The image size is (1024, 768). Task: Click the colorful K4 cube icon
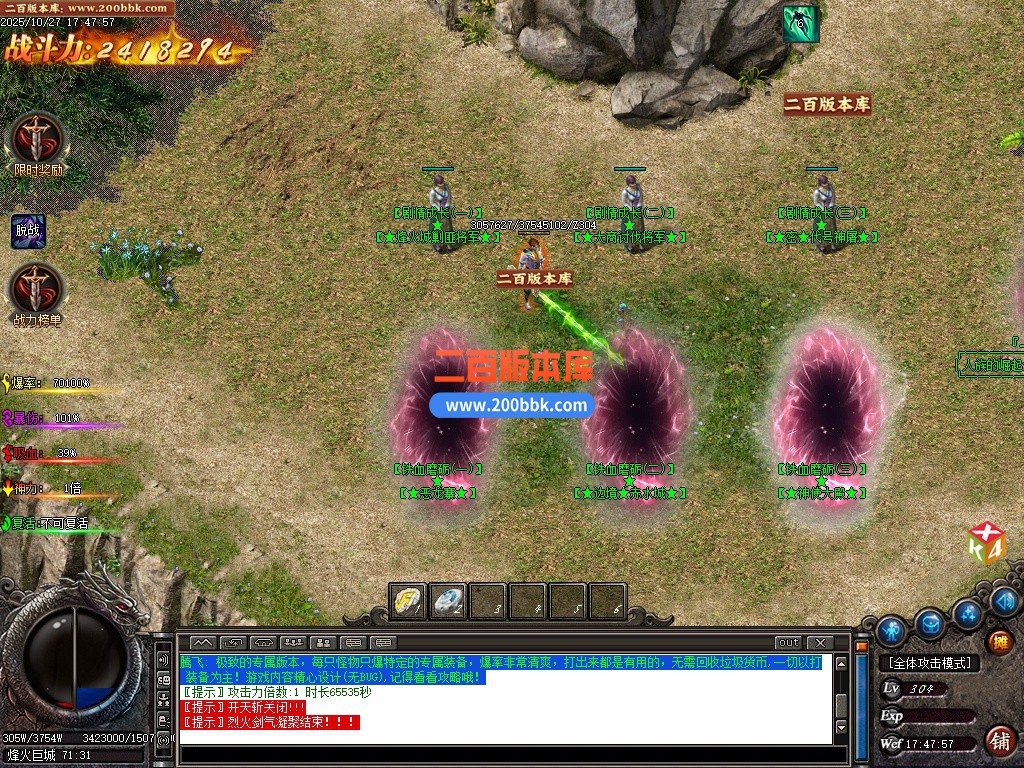click(x=986, y=544)
